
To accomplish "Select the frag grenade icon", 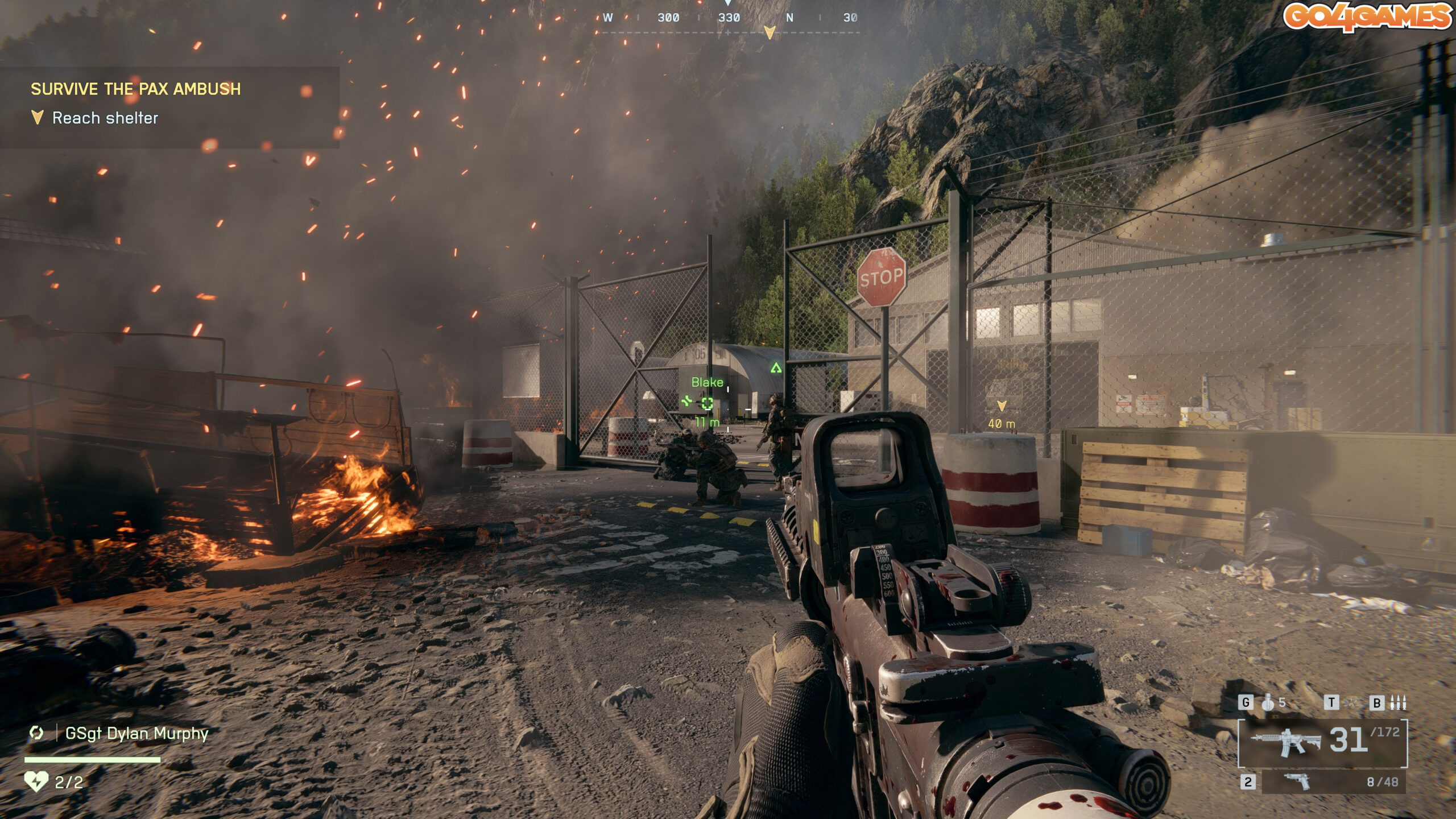I will [1268, 703].
